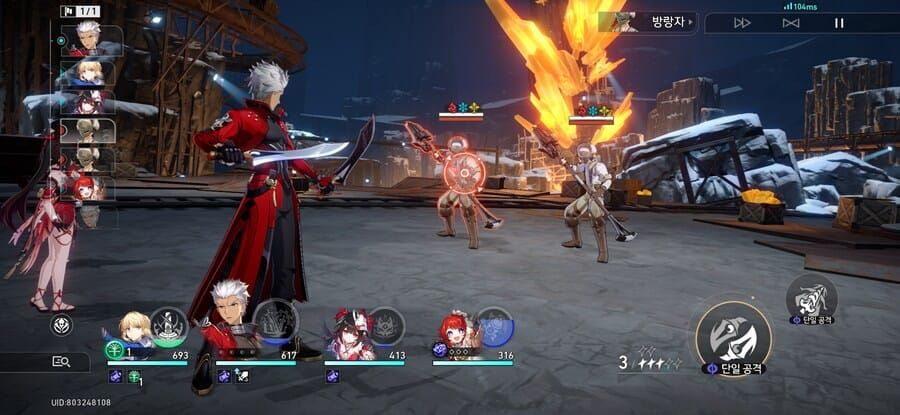Toggle auto-battle mode
Screen dimensions: 900x415
pos(791,23)
